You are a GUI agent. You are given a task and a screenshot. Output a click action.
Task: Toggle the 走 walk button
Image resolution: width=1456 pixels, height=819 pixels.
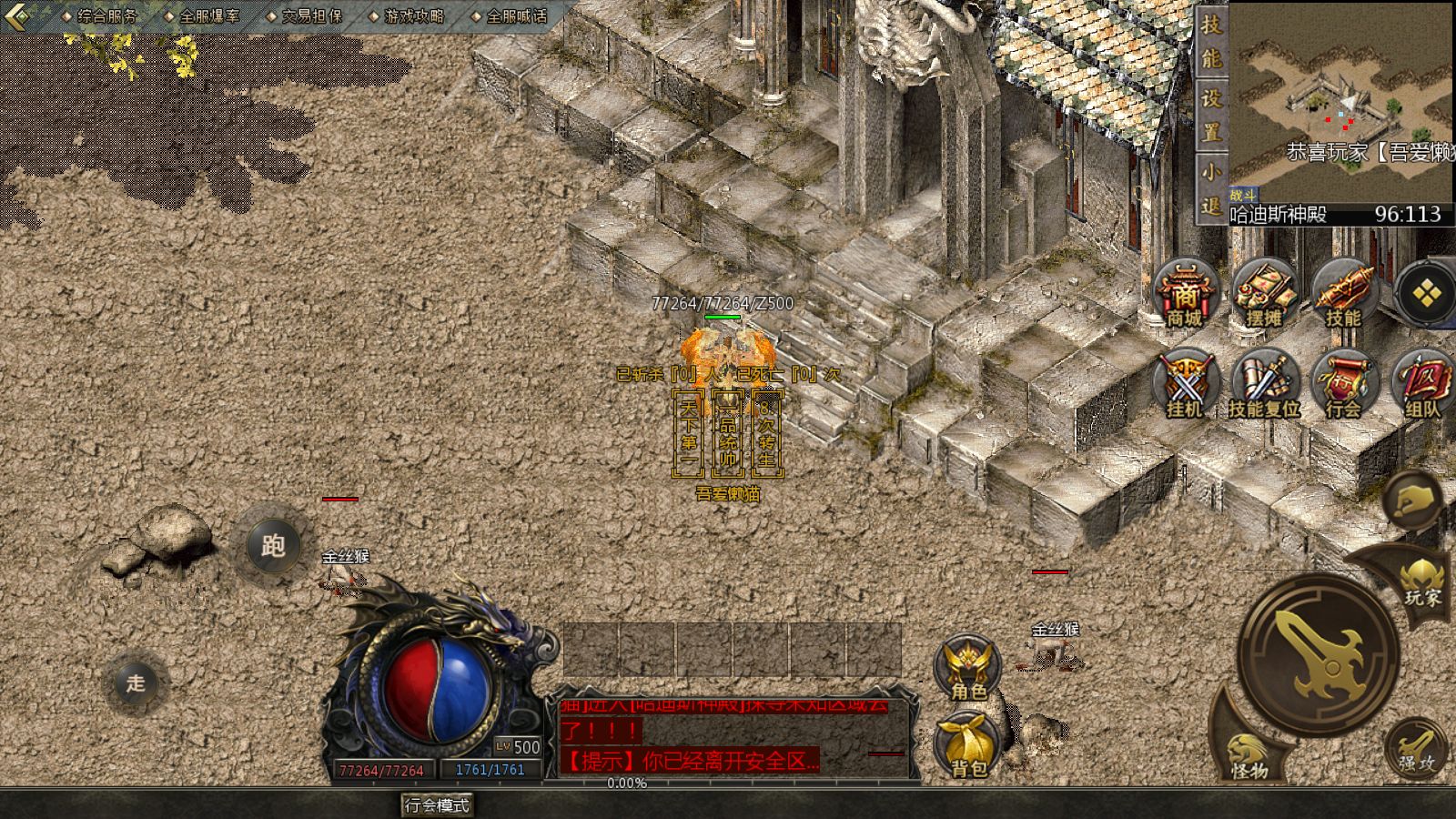136,682
